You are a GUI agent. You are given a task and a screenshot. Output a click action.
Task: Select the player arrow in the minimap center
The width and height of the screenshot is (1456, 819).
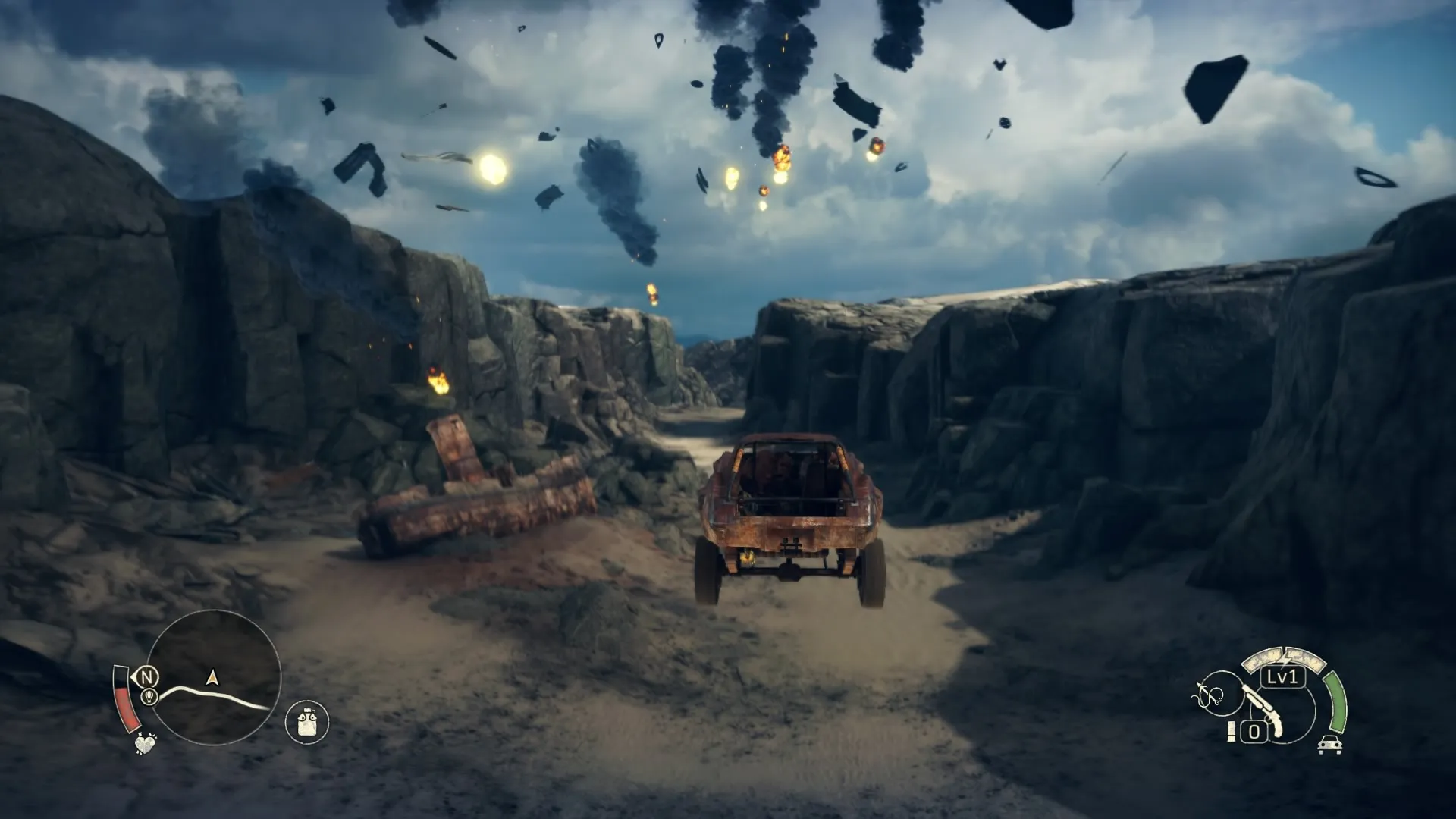coord(212,678)
